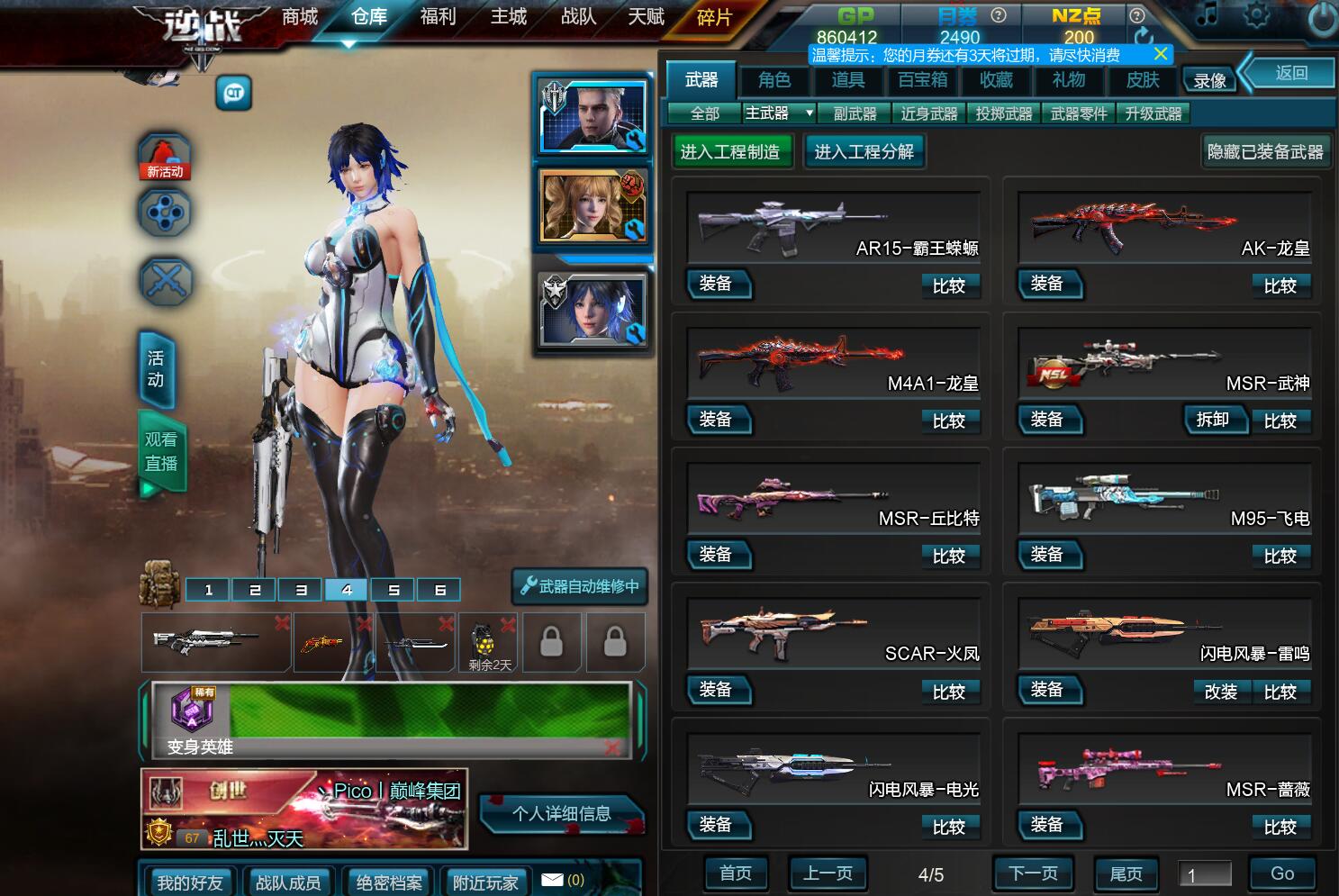Switch to the 角色 tab
This screenshot has height=896, width=1339.
pyautogui.click(x=774, y=80)
